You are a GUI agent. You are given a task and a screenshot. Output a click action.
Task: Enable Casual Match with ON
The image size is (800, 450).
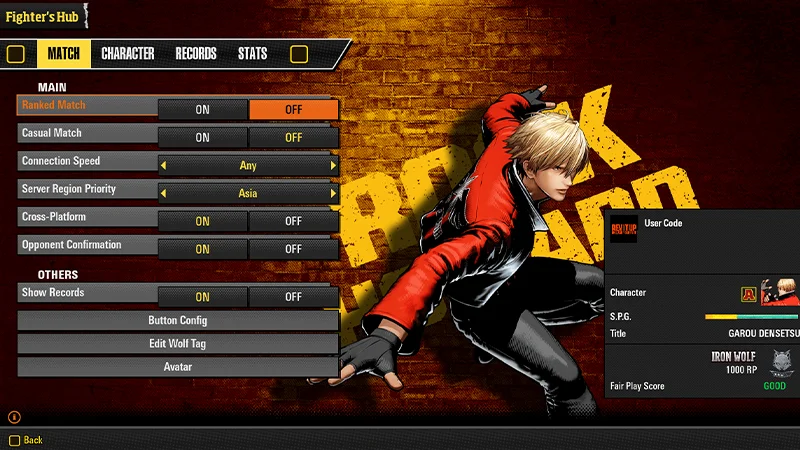pos(202,138)
